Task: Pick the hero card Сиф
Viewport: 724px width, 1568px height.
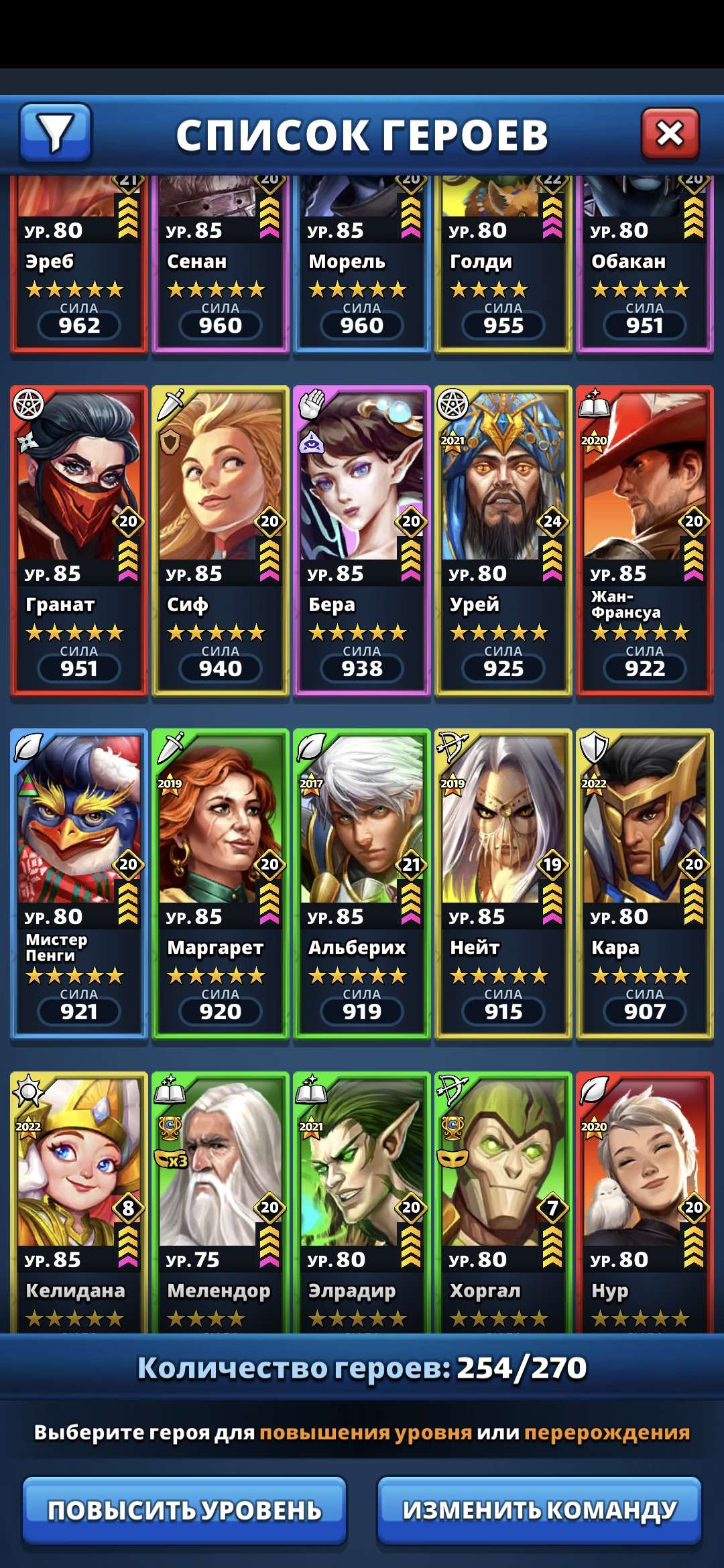Action: pos(221,540)
